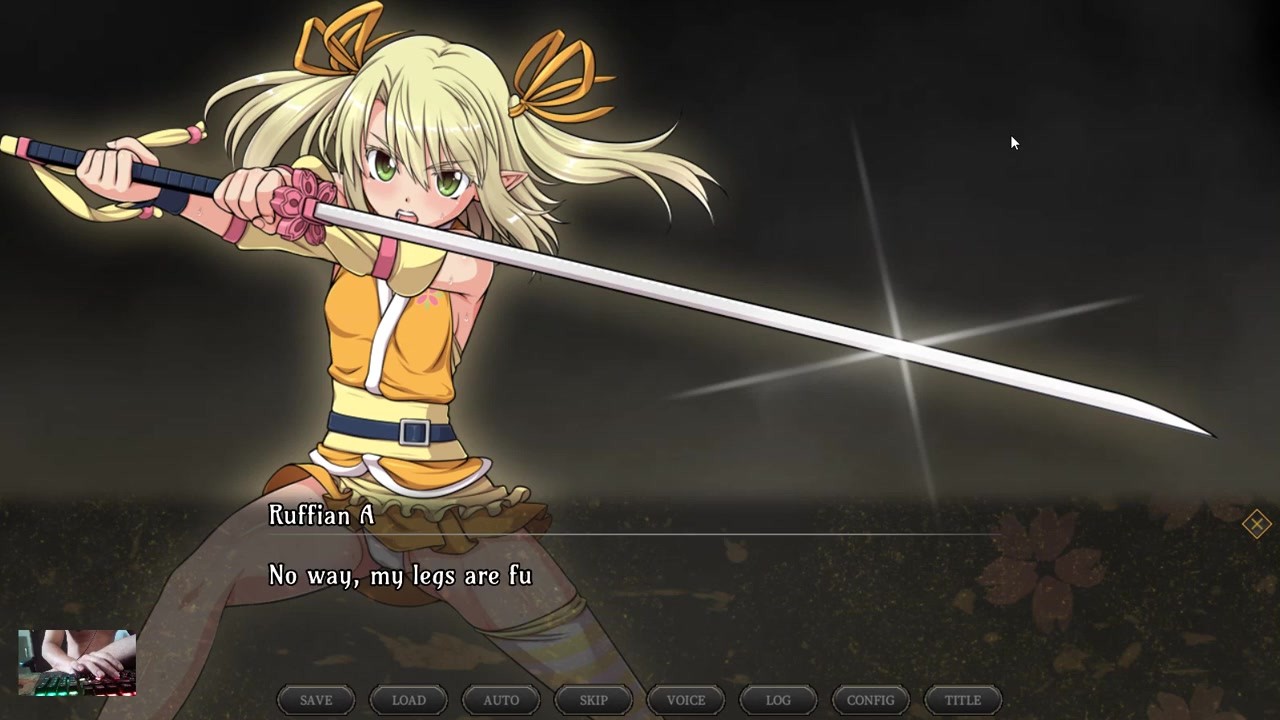Show the dialogue LOG
Viewport: 1280px width, 720px height.
778,700
